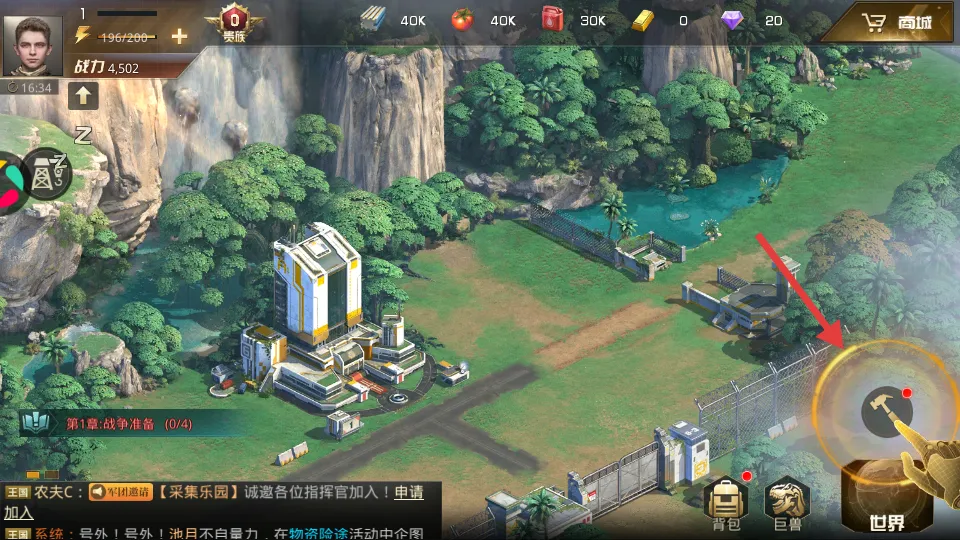The image size is (960, 540).
Task: Add energy with the plus button
Action: coord(179,37)
